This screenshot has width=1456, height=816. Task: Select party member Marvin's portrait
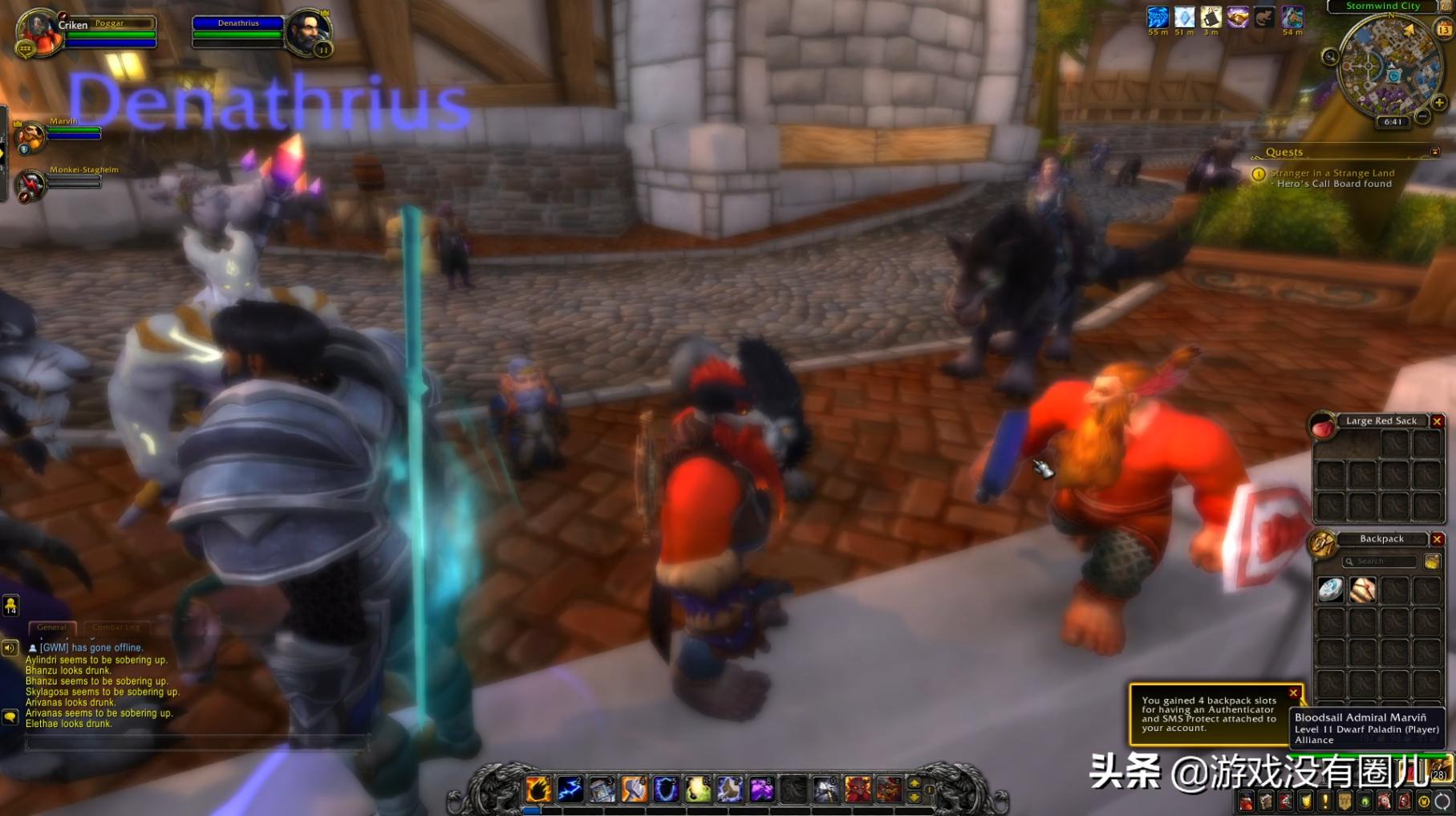coord(30,136)
